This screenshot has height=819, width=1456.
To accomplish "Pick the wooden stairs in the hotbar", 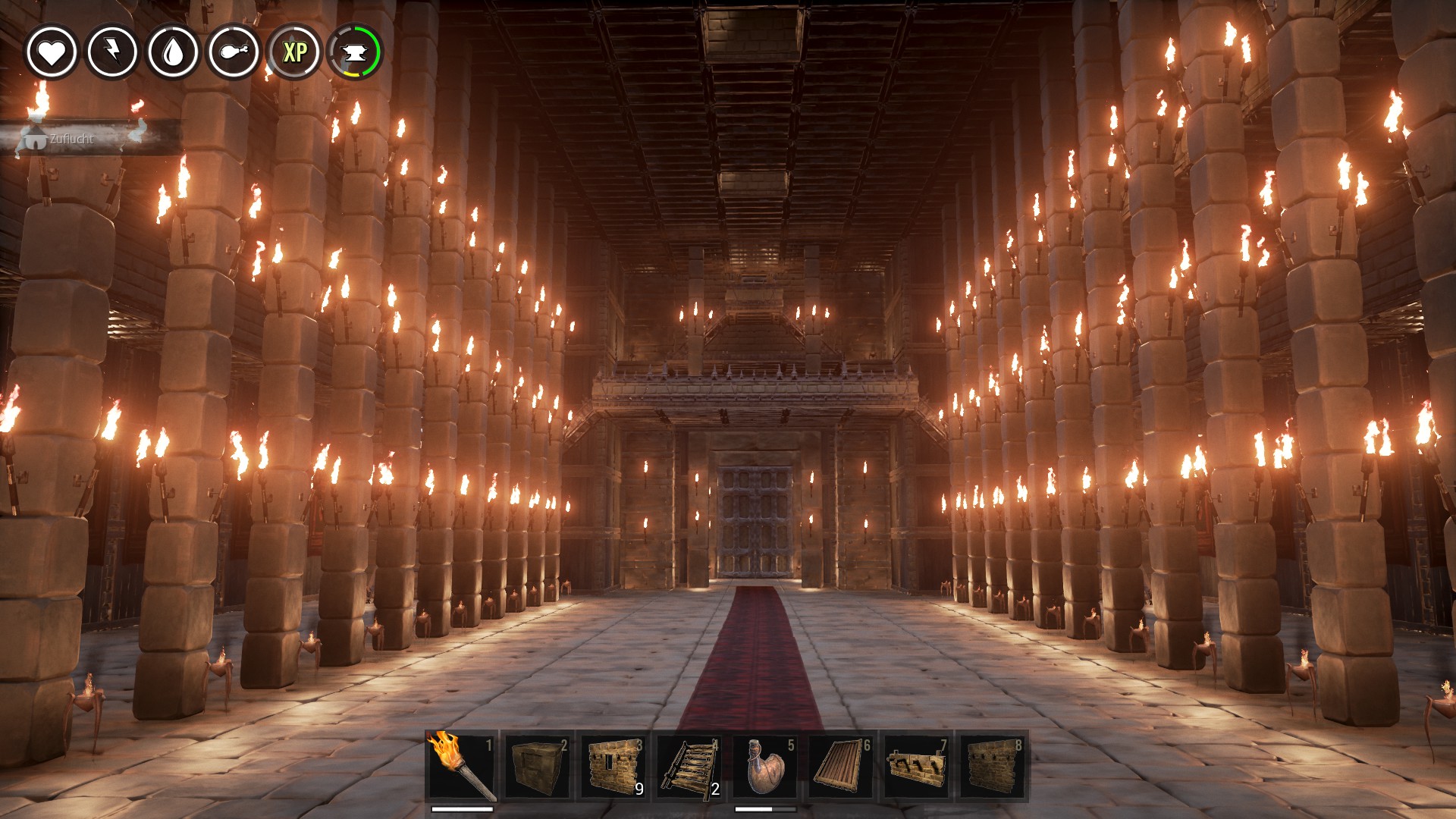I will click(689, 765).
